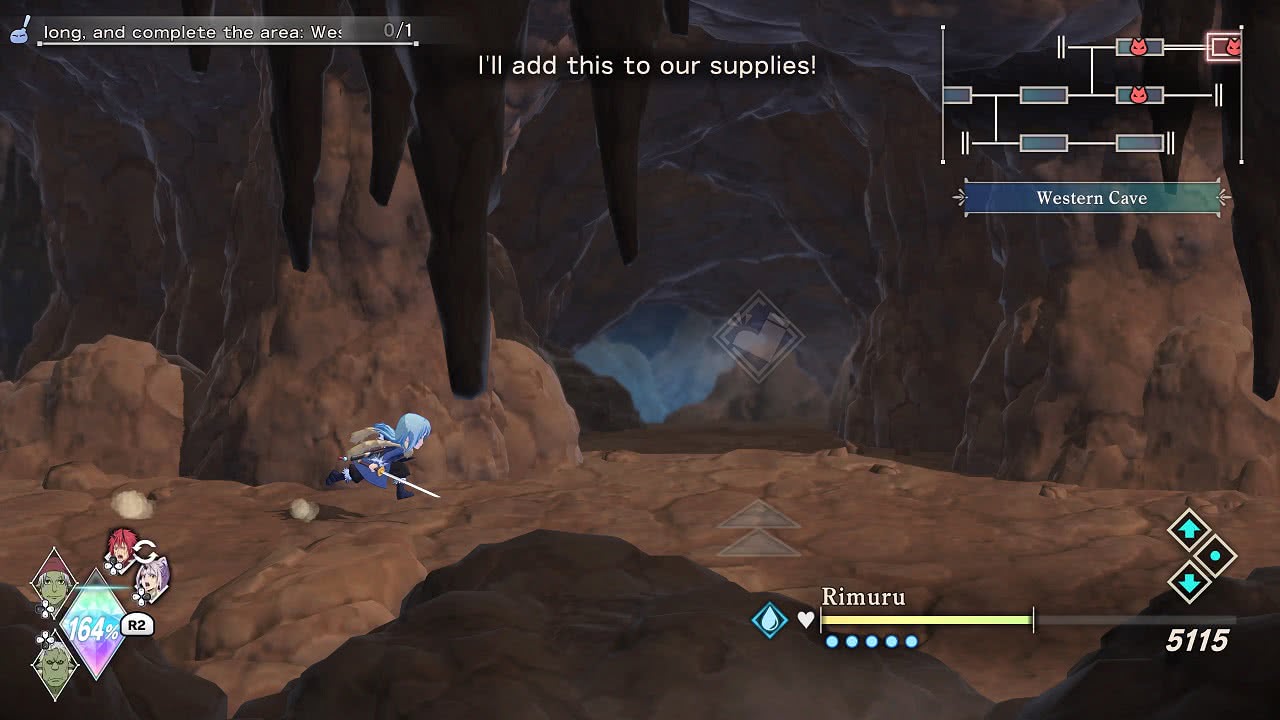This screenshot has height=720, width=1280.
Task: Activate the 164% rainbow crystal gauge
Action: point(94,628)
